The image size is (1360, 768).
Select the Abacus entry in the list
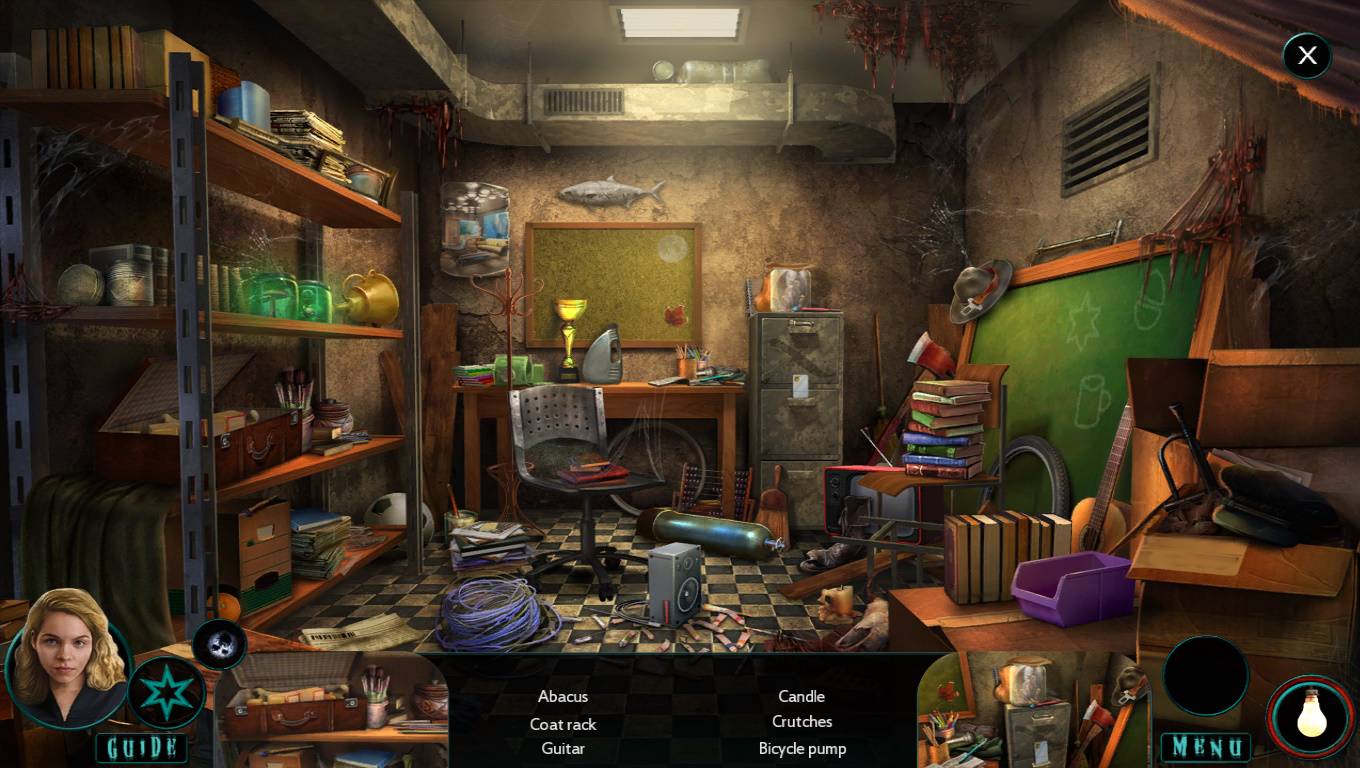click(x=563, y=696)
